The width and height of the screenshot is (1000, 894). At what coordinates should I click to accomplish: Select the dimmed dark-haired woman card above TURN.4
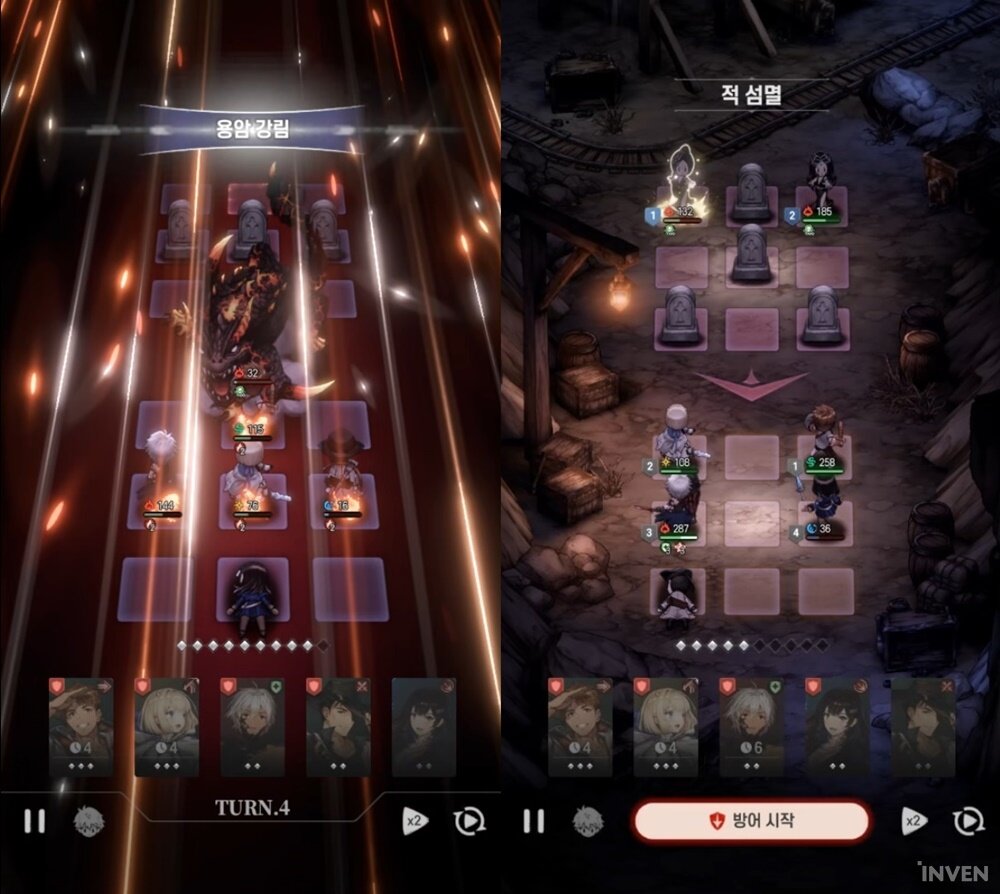[423, 727]
